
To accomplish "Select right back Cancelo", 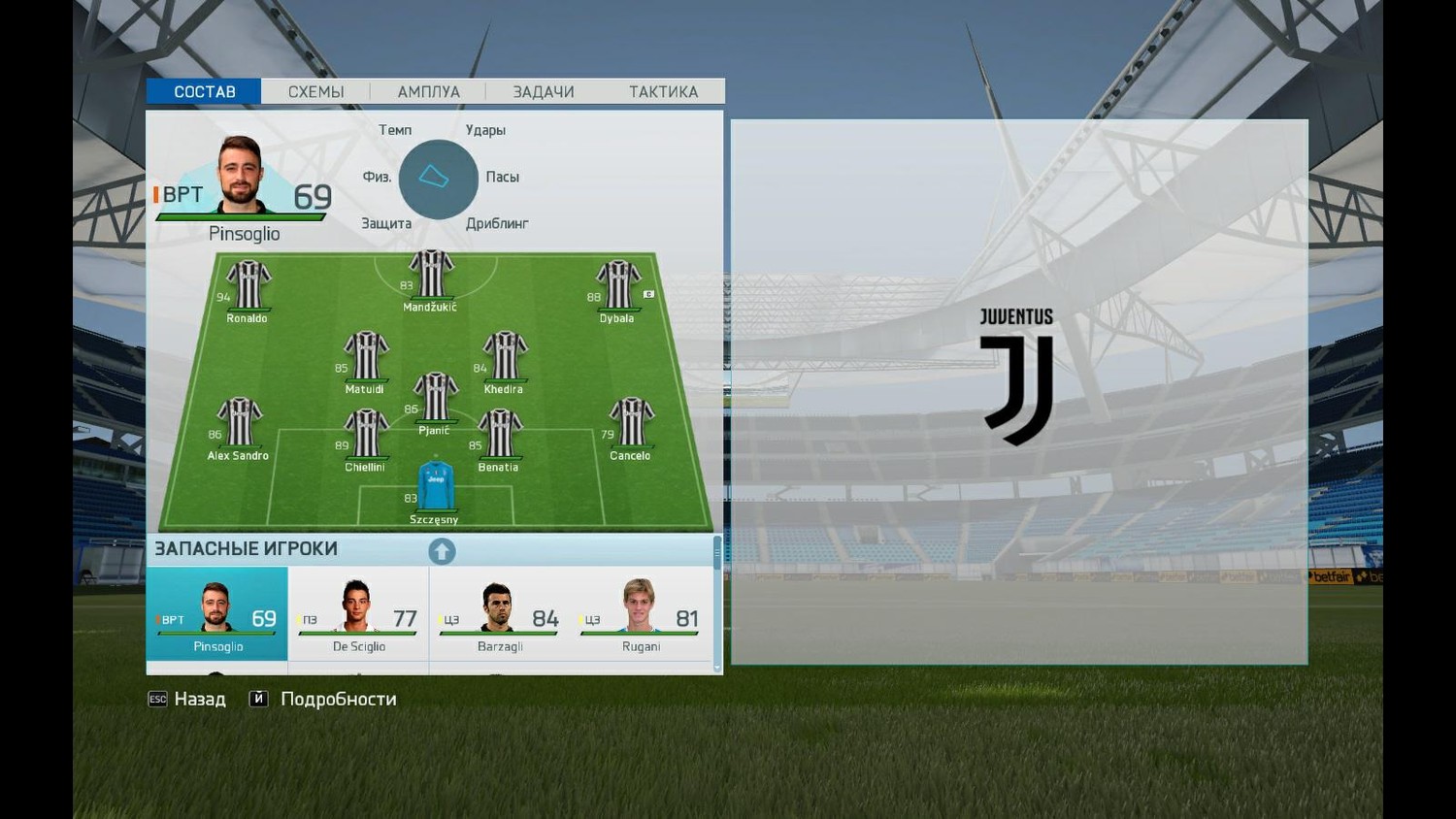I will [x=632, y=422].
